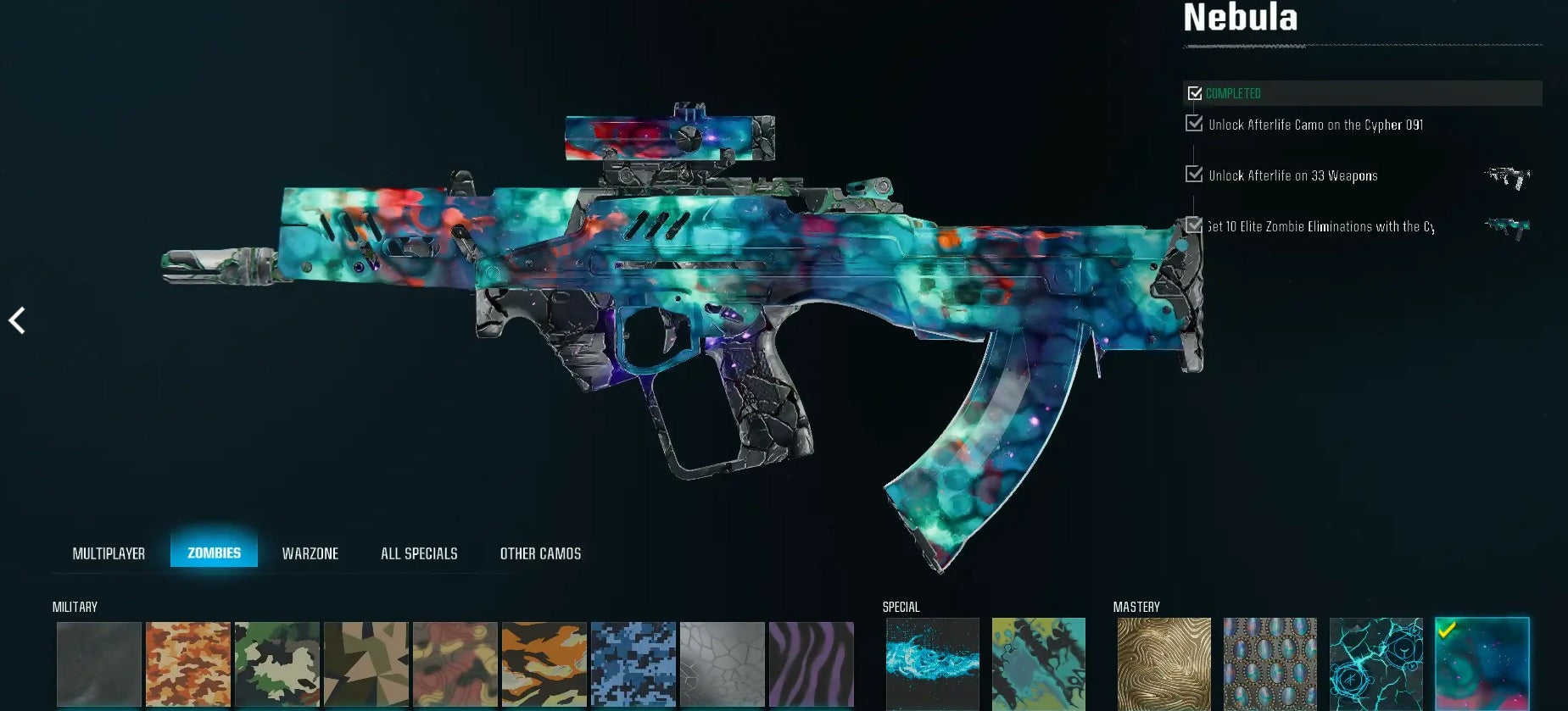Choose the orange and black stripe camo
Image resolution: width=1568 pixels, height=711 pixels.
click(x=544, y=664)
